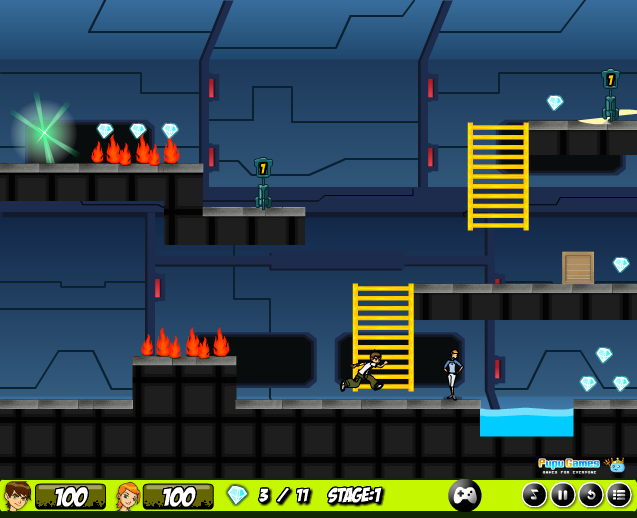
Task: Toggle the music note button
Action: click(535, 495)
